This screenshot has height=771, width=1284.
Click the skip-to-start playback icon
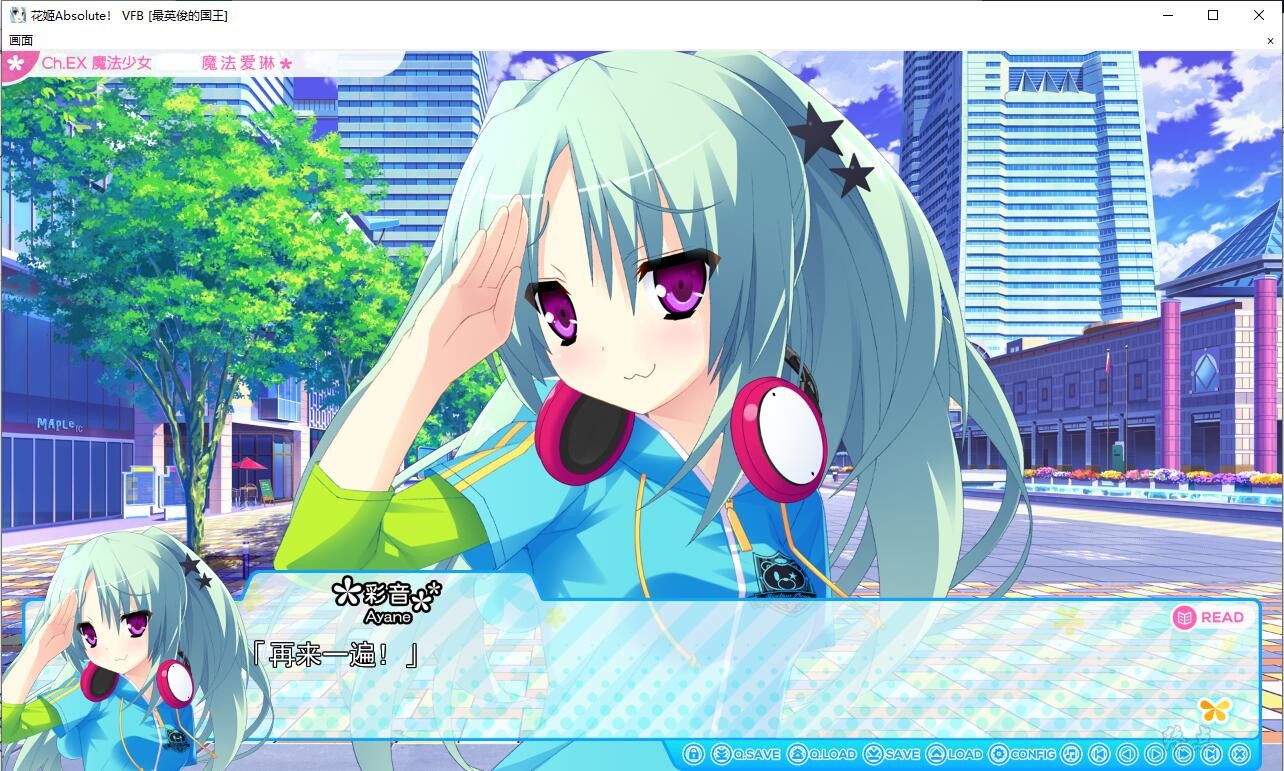click(1099, 754)
